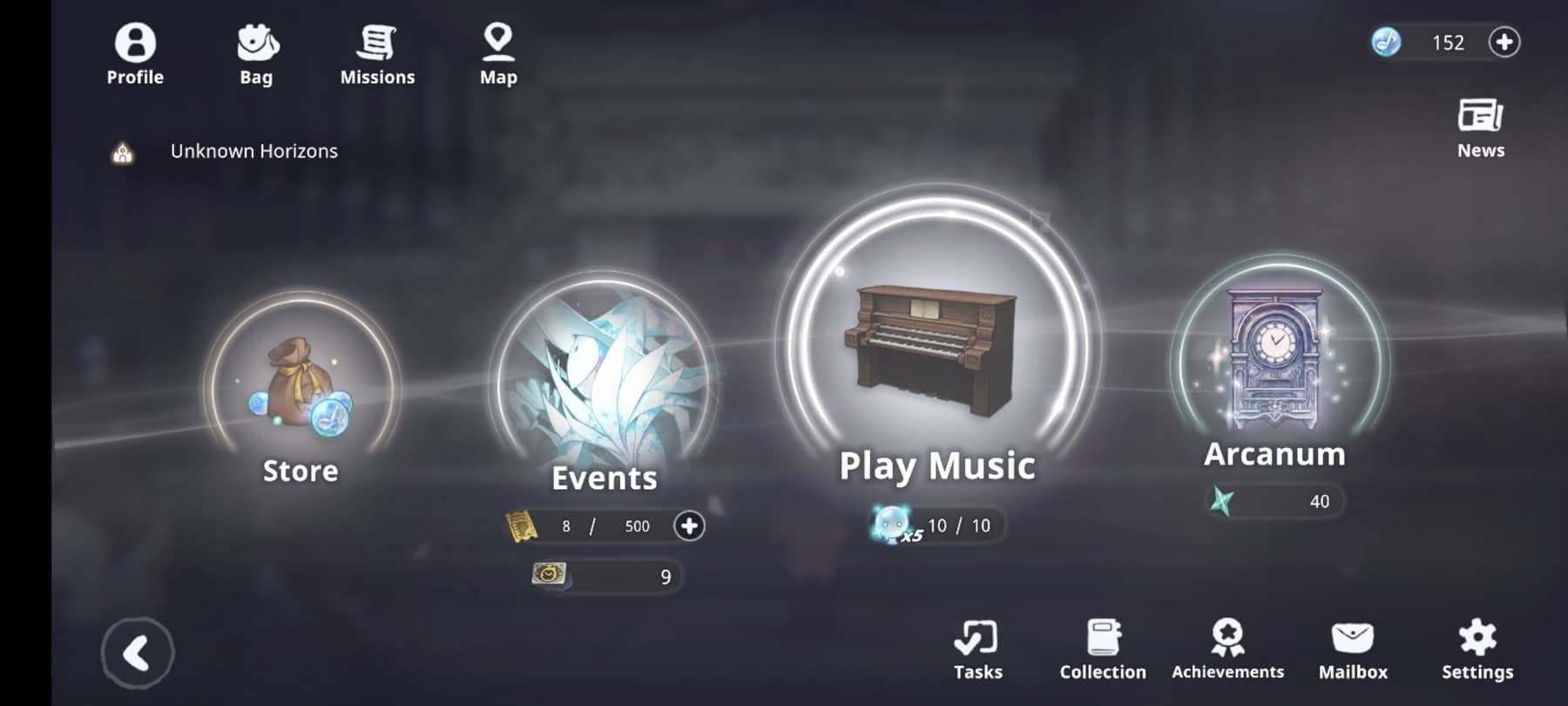
Task: Open the Mailbox
Action: 1352,649
